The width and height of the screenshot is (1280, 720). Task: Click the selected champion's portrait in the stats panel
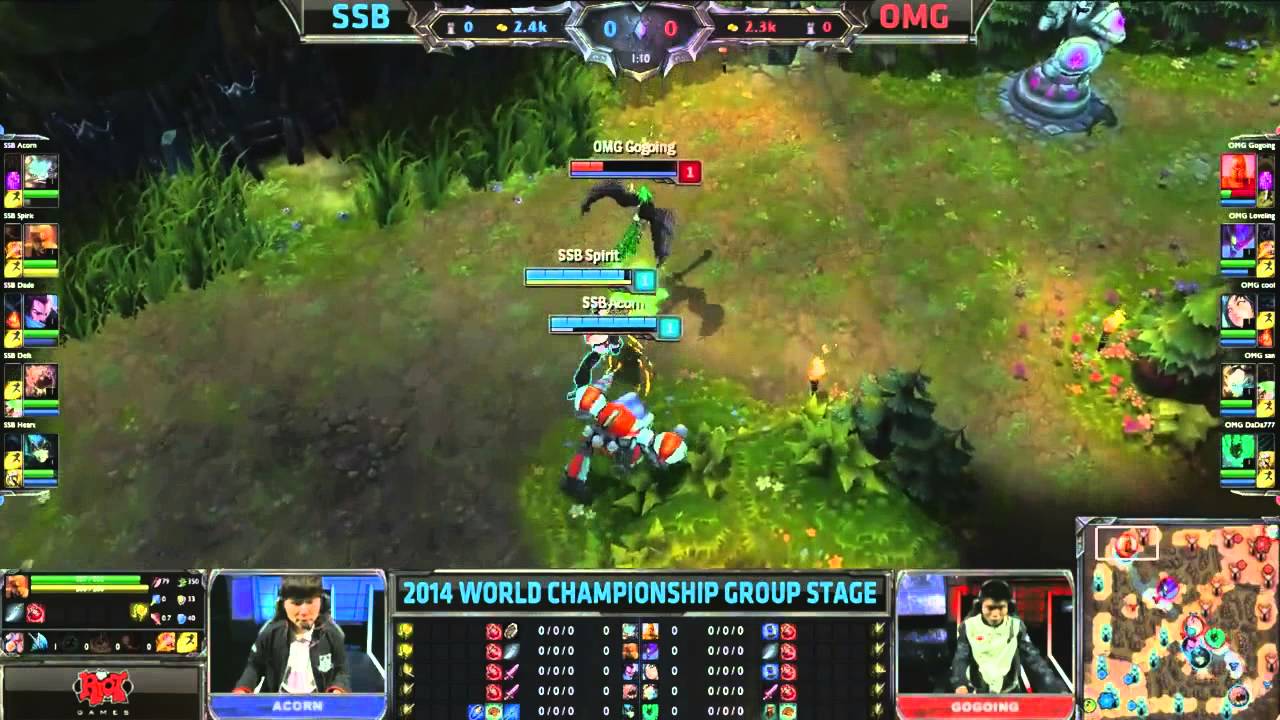tap(16, 587)
